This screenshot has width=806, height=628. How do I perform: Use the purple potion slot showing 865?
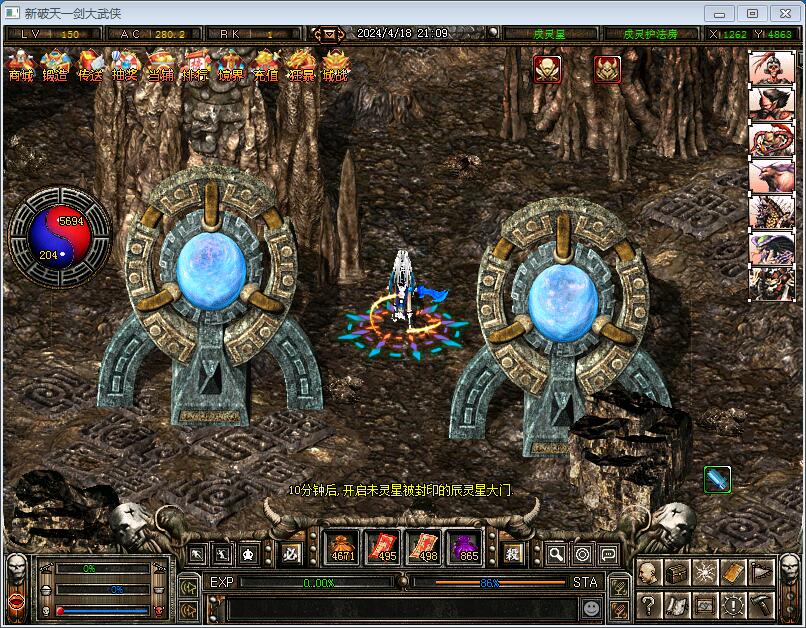point(467,548)
